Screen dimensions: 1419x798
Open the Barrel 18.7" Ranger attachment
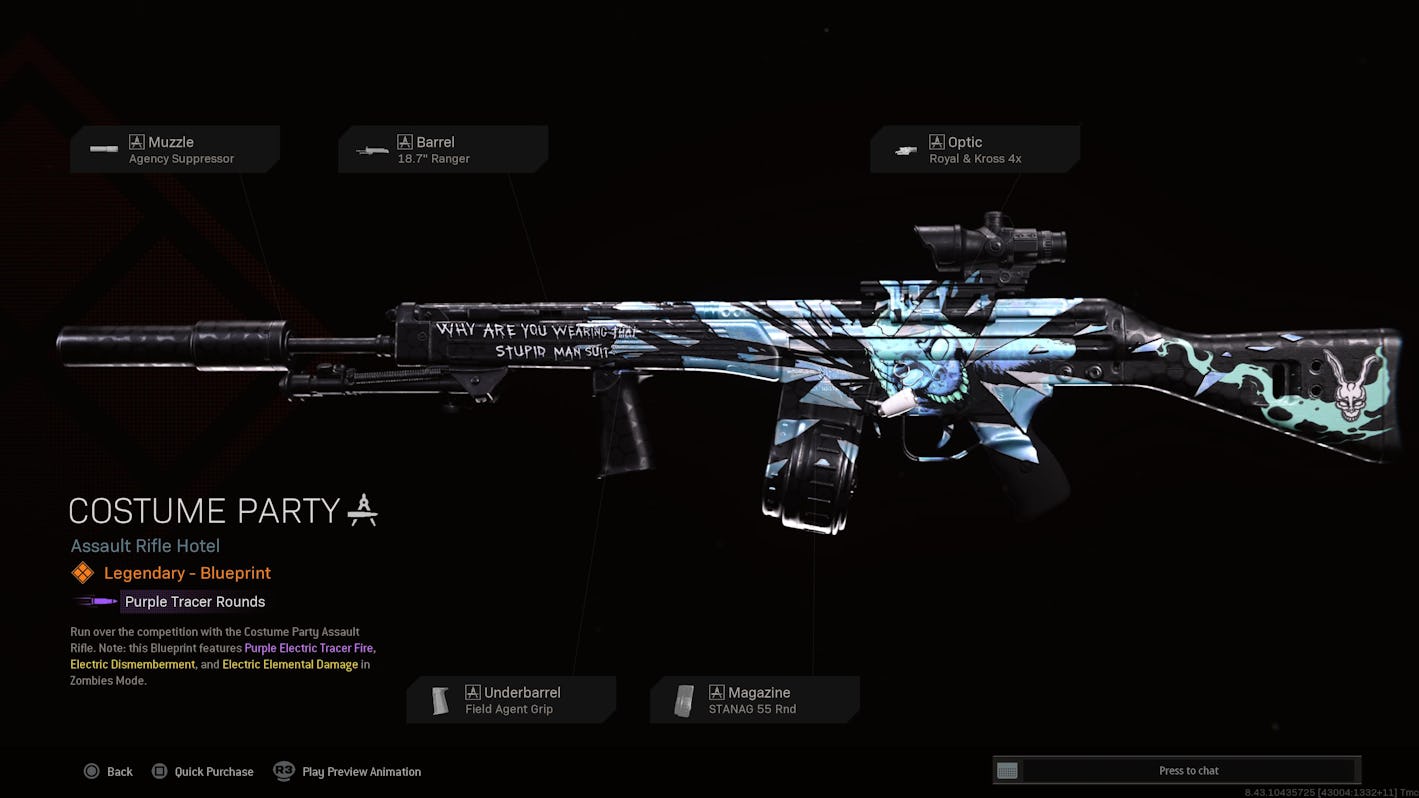click(442, 150)
